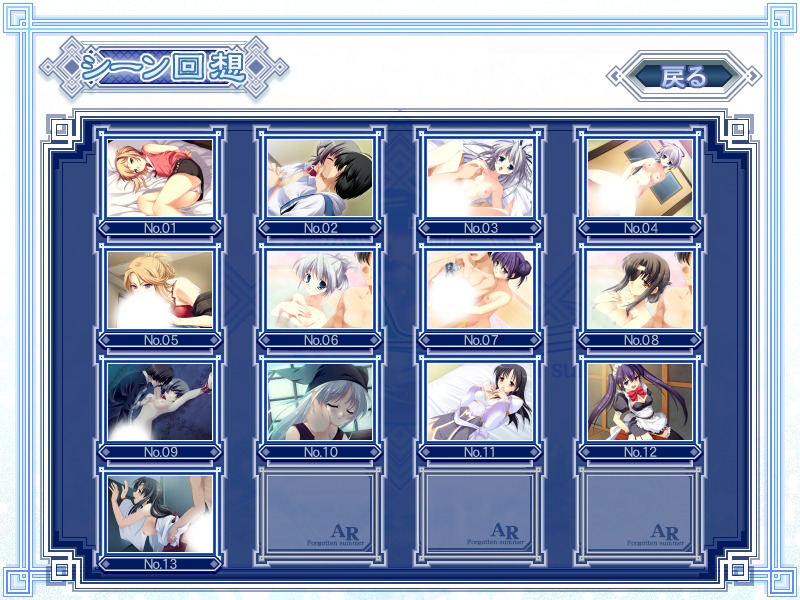Replay scene No.10 thumbnail
The width and height of the screenshot is (800, 600).
point(320,402)
